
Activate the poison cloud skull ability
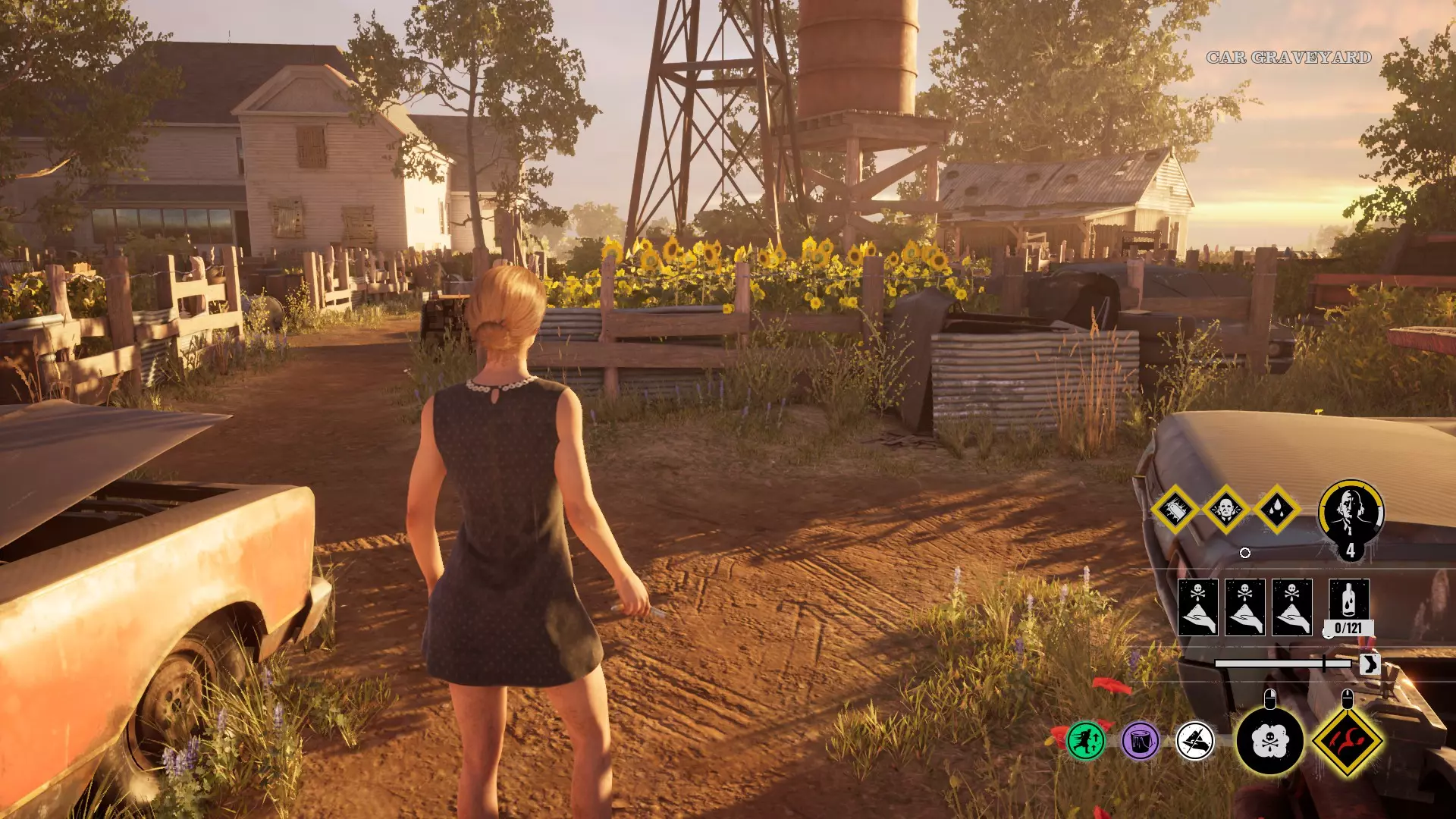pyautogui.click(x=1269, y=741)
